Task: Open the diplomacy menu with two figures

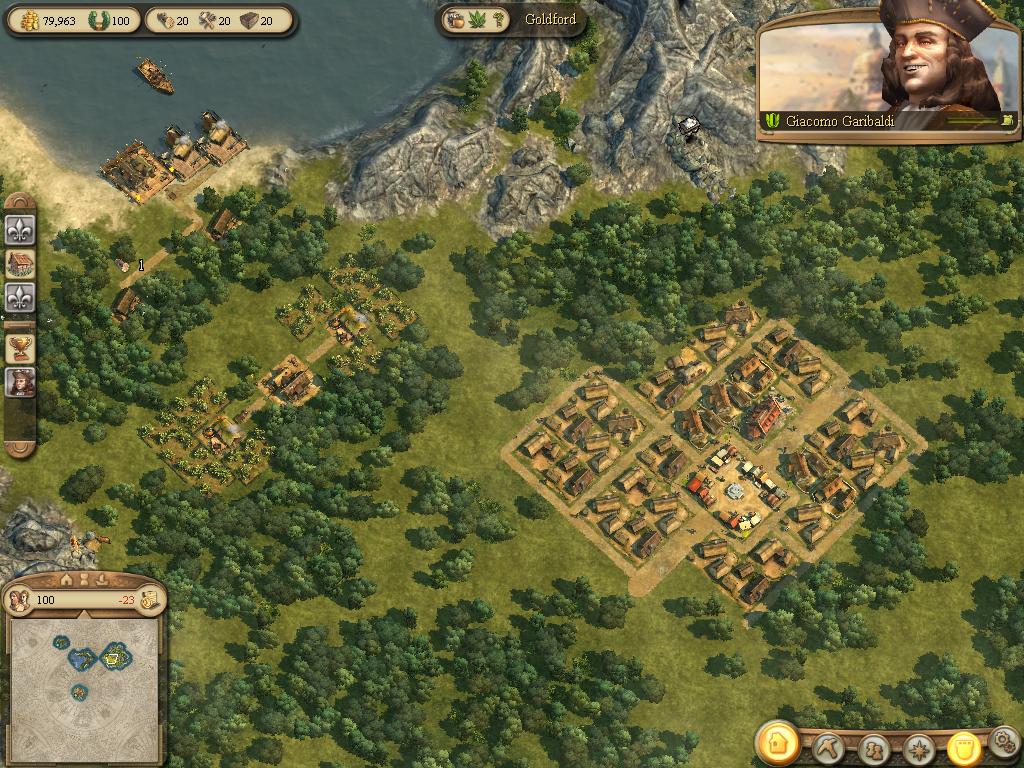Action: pyautogui.click(x=874, y=749)
